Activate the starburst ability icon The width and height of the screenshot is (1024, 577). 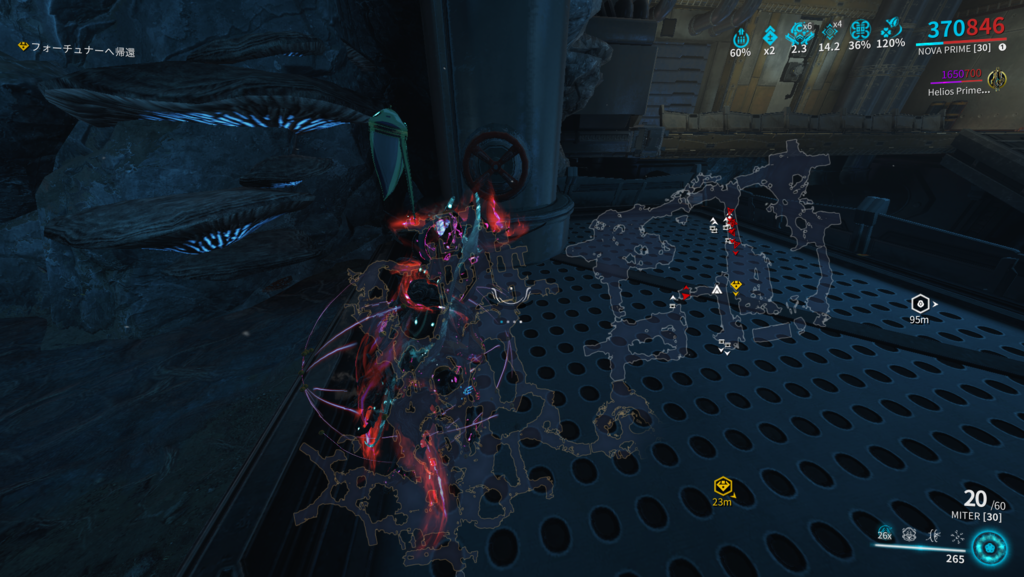point(957,536)
